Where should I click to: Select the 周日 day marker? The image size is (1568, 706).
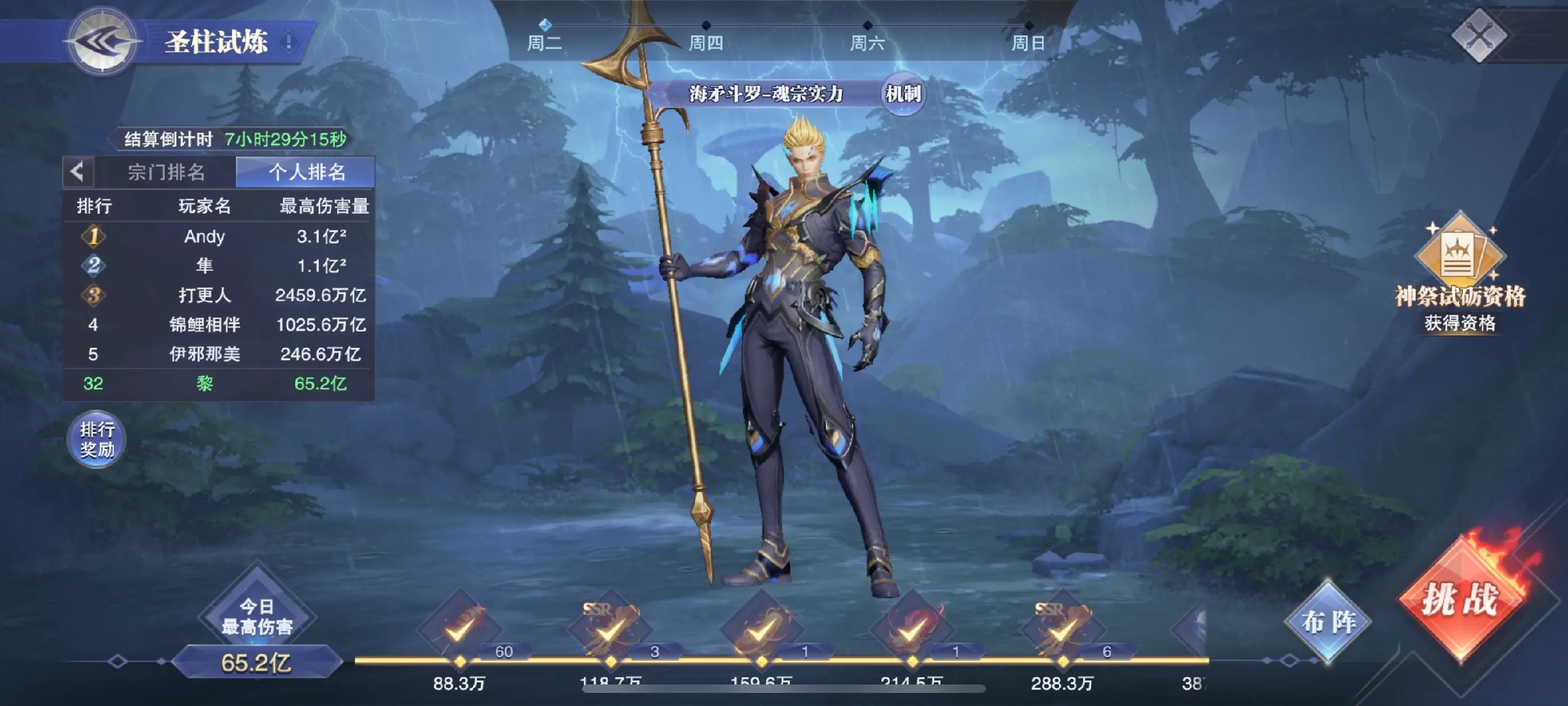(x=1028, y=38)
